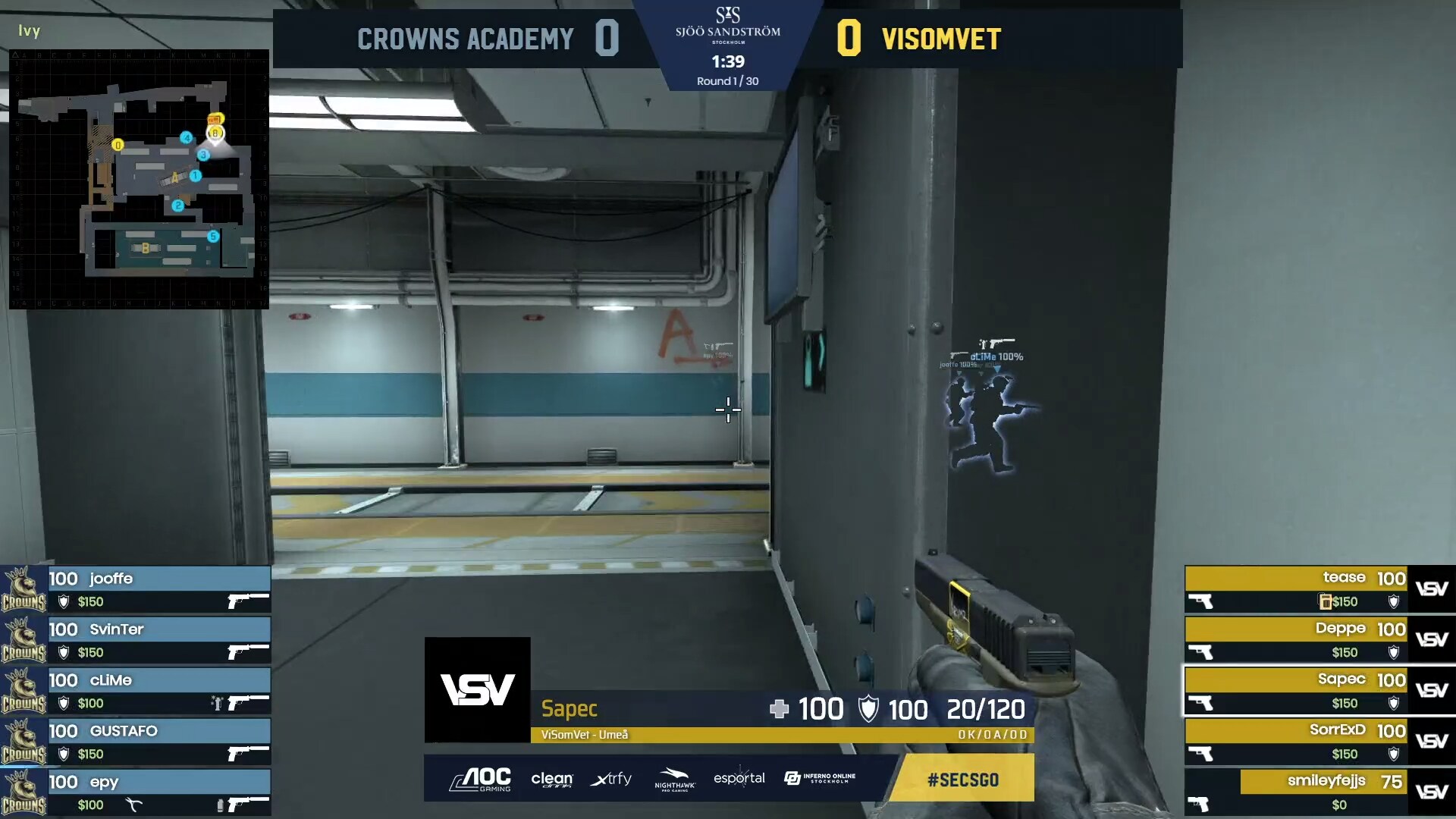The image size is (1456, 819).
Task: Expand the Sjöö Sandström sponsor panel
Action: [x=726, y=30]
